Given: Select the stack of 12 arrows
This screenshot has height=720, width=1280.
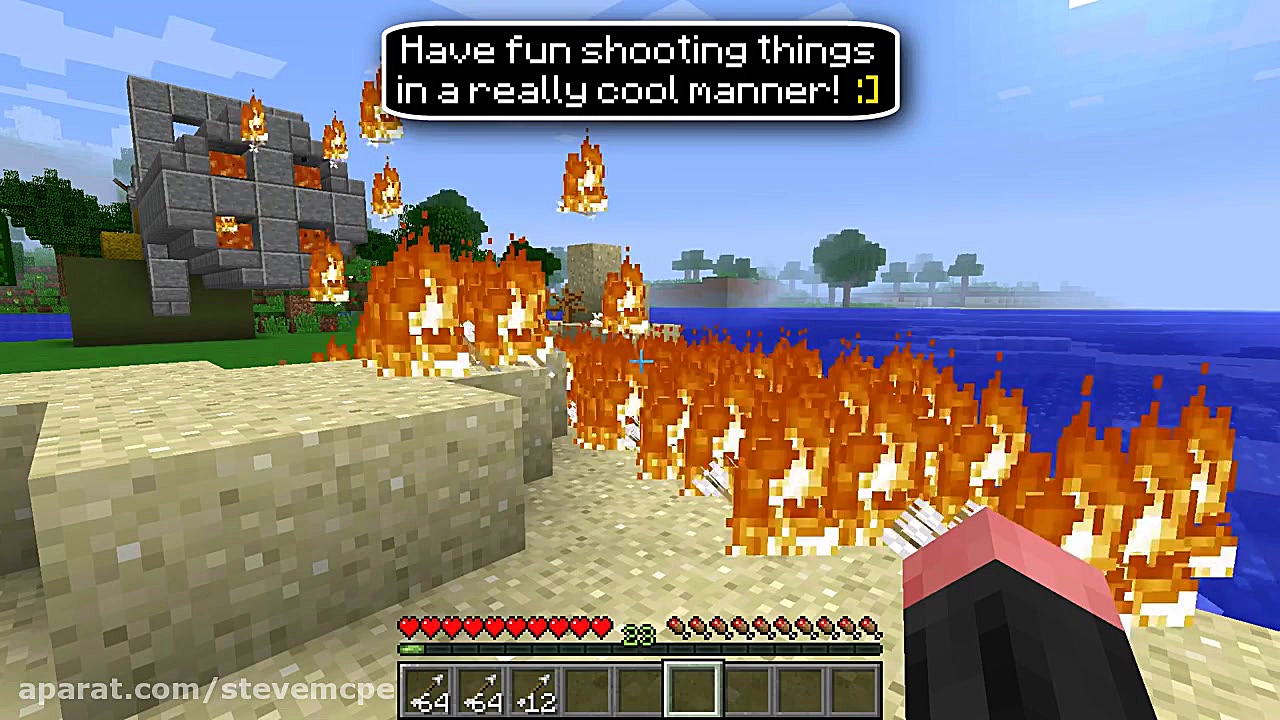Looking at the screenshot, I should (536, 688).
